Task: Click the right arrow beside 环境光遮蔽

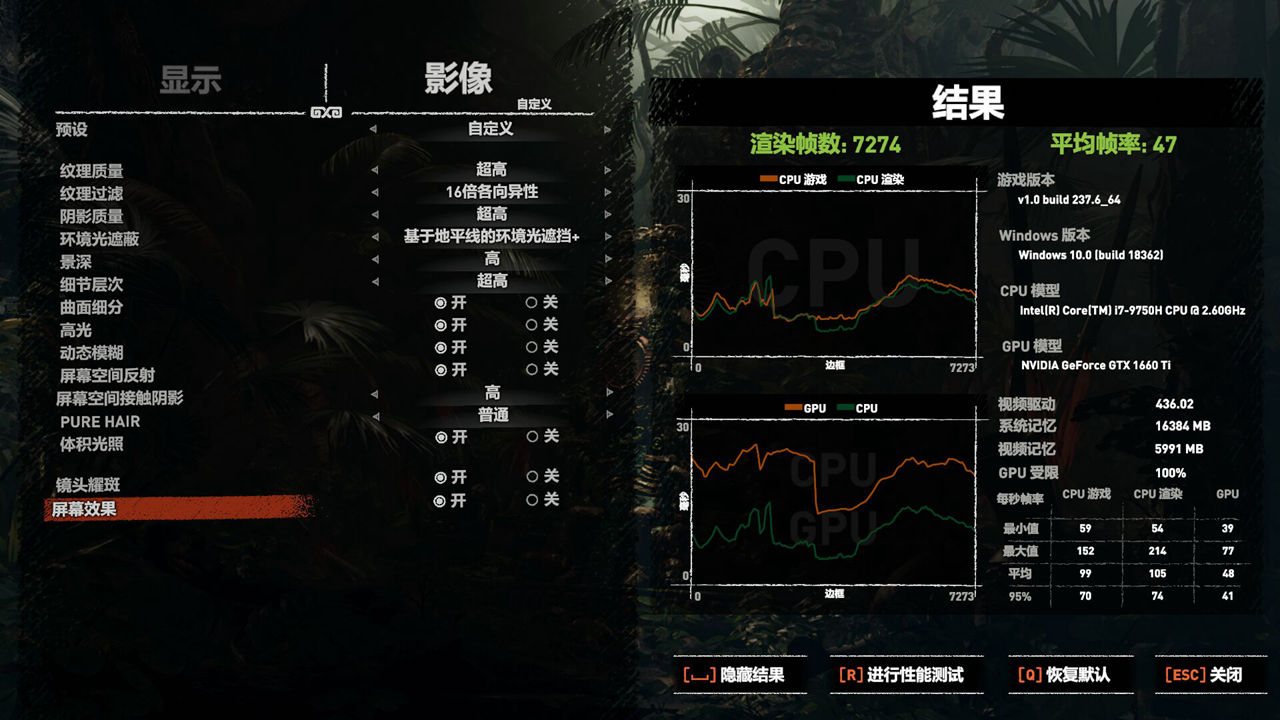Action: 605,236
